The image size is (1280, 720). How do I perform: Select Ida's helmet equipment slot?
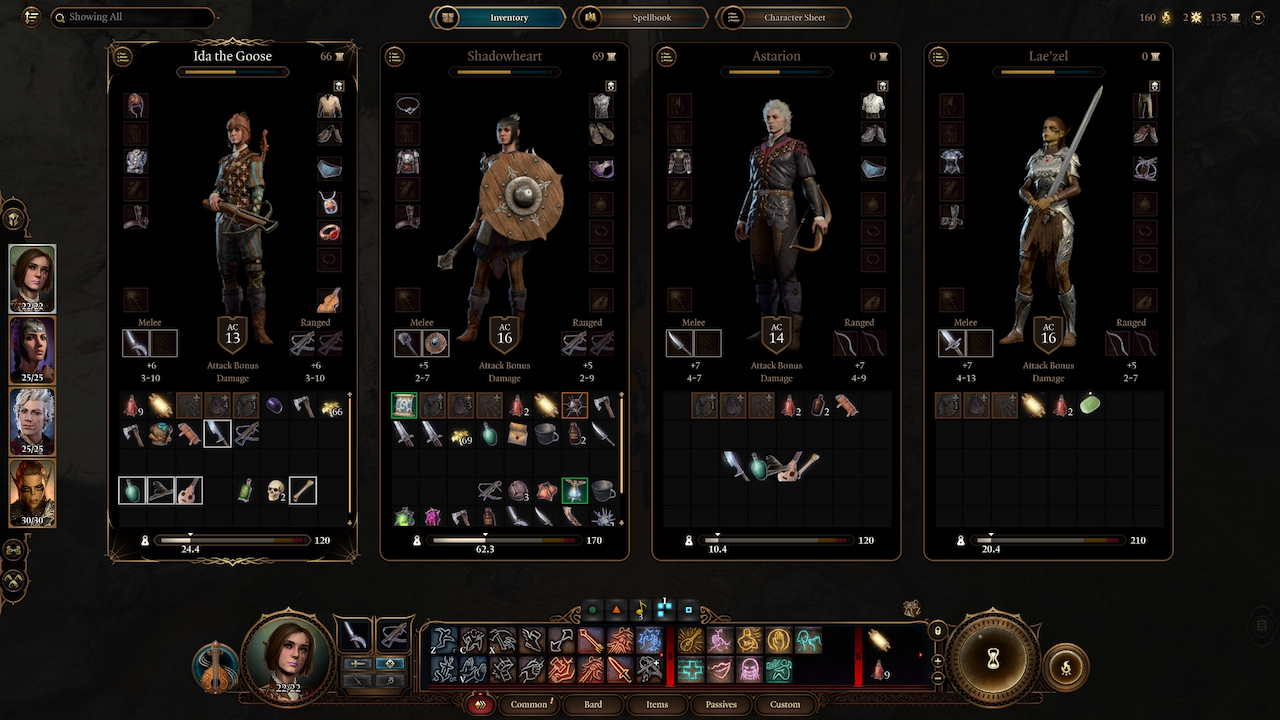136,105
